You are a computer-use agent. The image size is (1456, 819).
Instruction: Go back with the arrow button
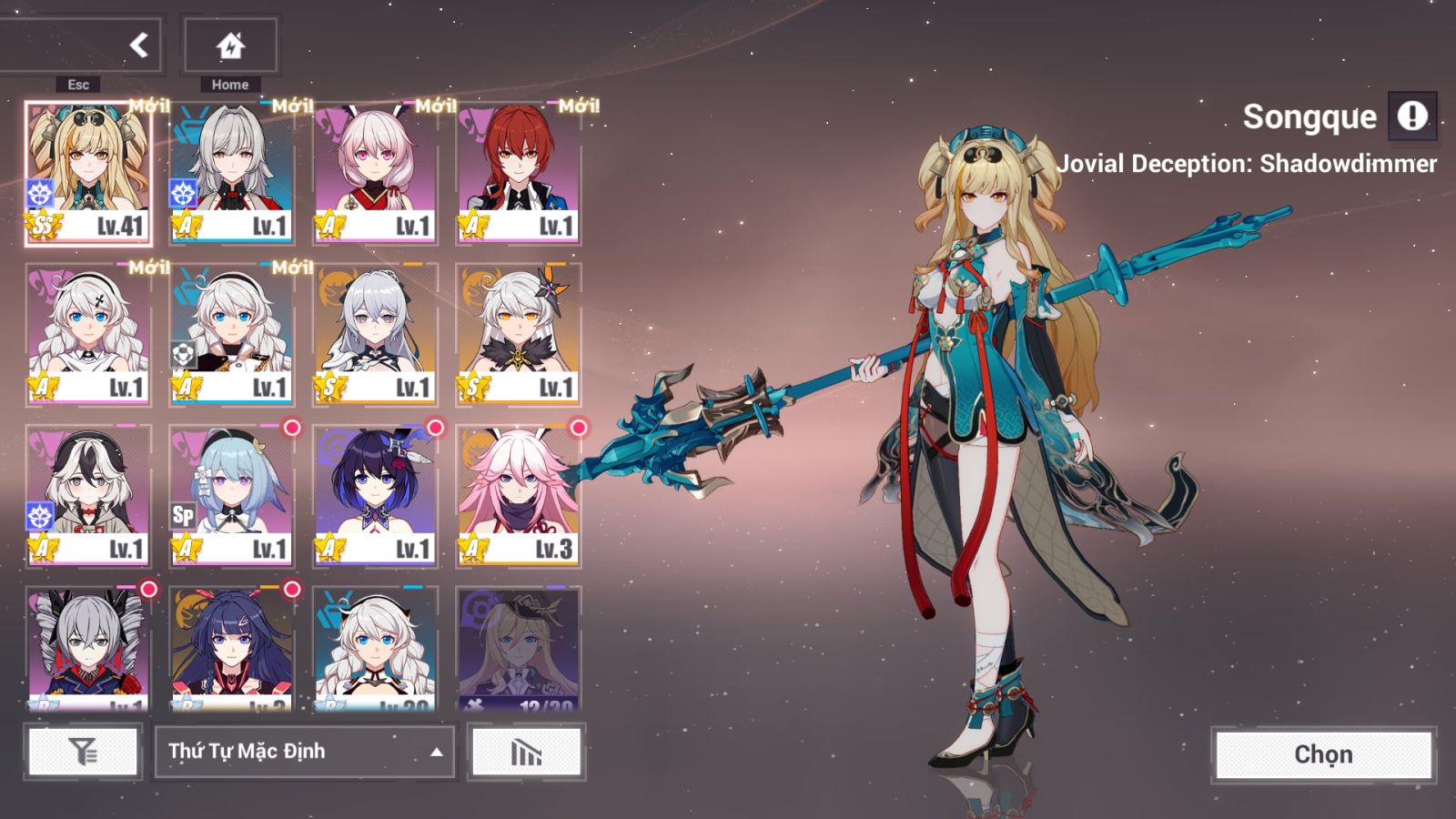click(x=138, y=45)
